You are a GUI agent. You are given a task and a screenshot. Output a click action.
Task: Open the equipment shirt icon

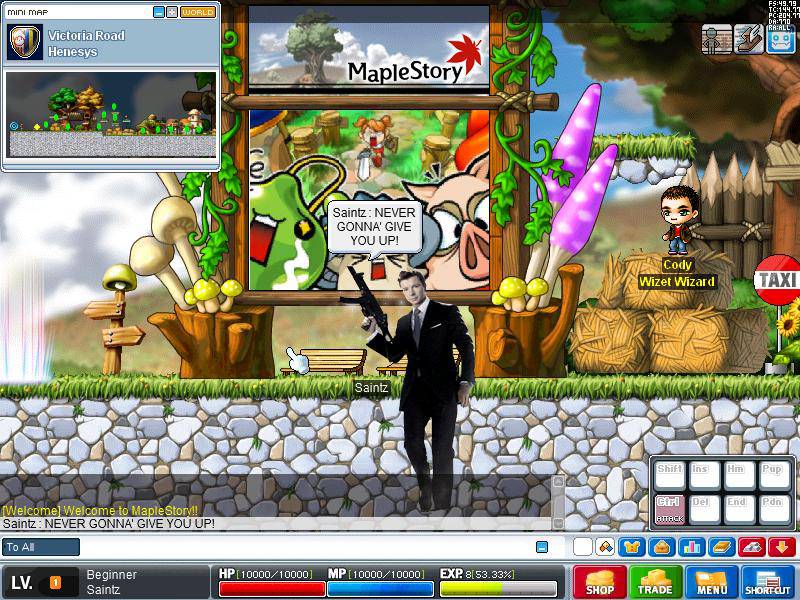[x=632, y=547]
